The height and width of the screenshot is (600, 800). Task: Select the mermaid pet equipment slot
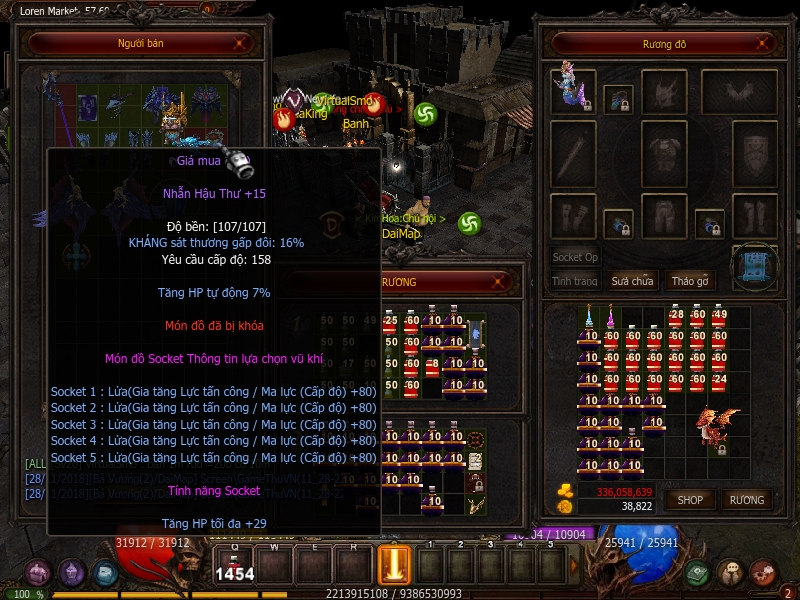coord(573,92)
